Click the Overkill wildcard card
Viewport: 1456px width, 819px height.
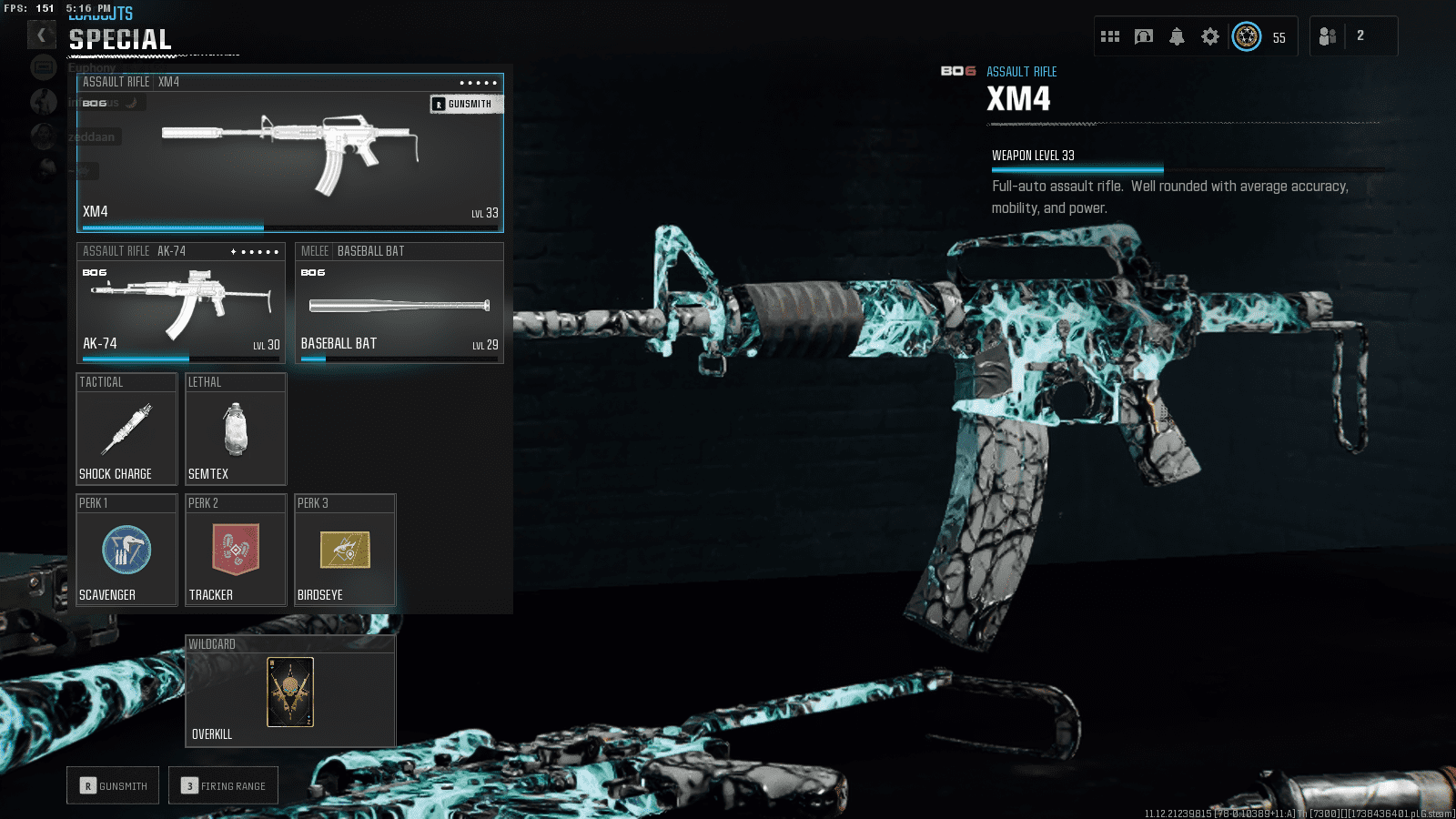tap(289, 693)
